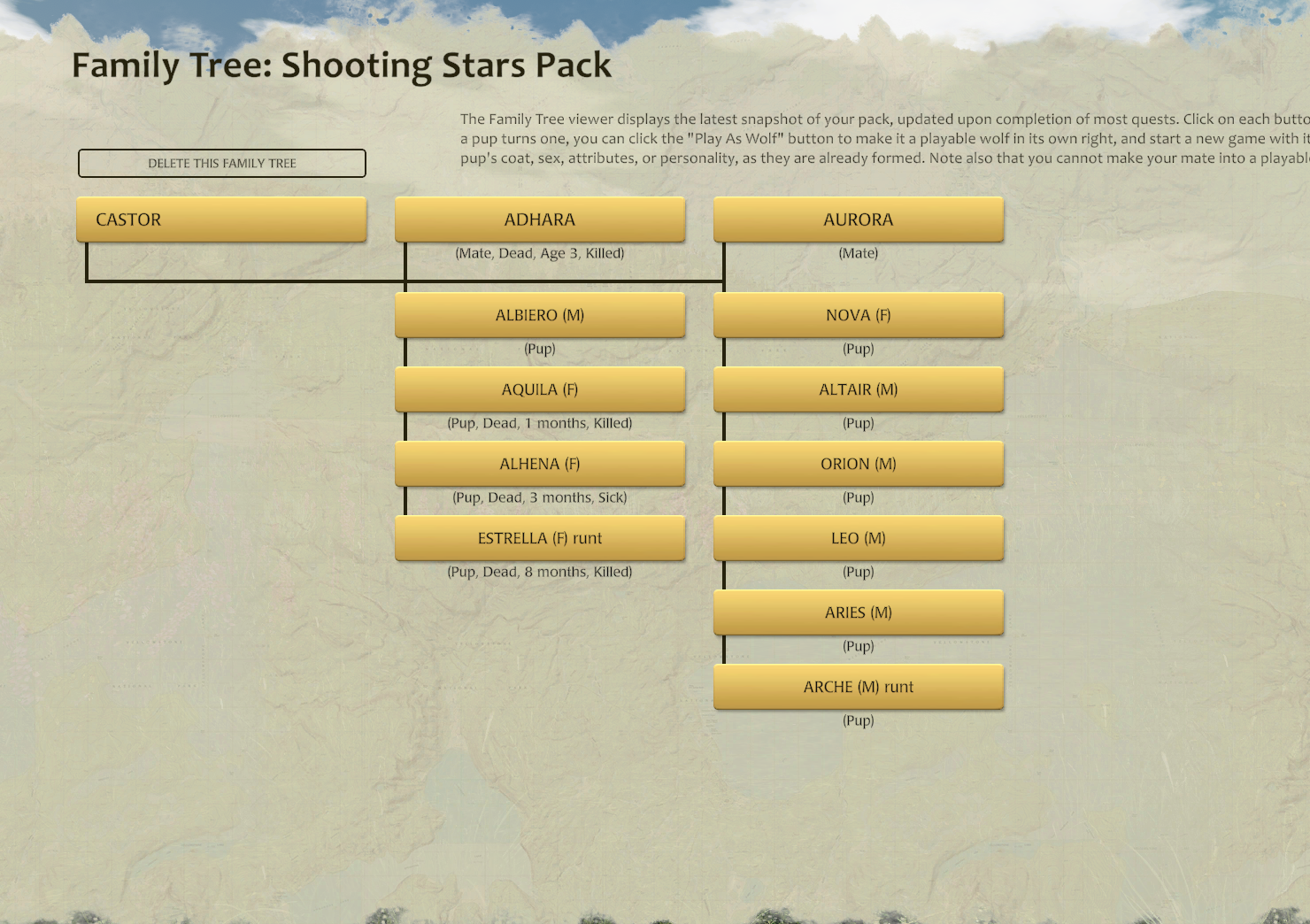Select ARIES in Aurora's litter
Image resolution: width=1310 pixels, height=924 pixels.
tap(859, 612)
